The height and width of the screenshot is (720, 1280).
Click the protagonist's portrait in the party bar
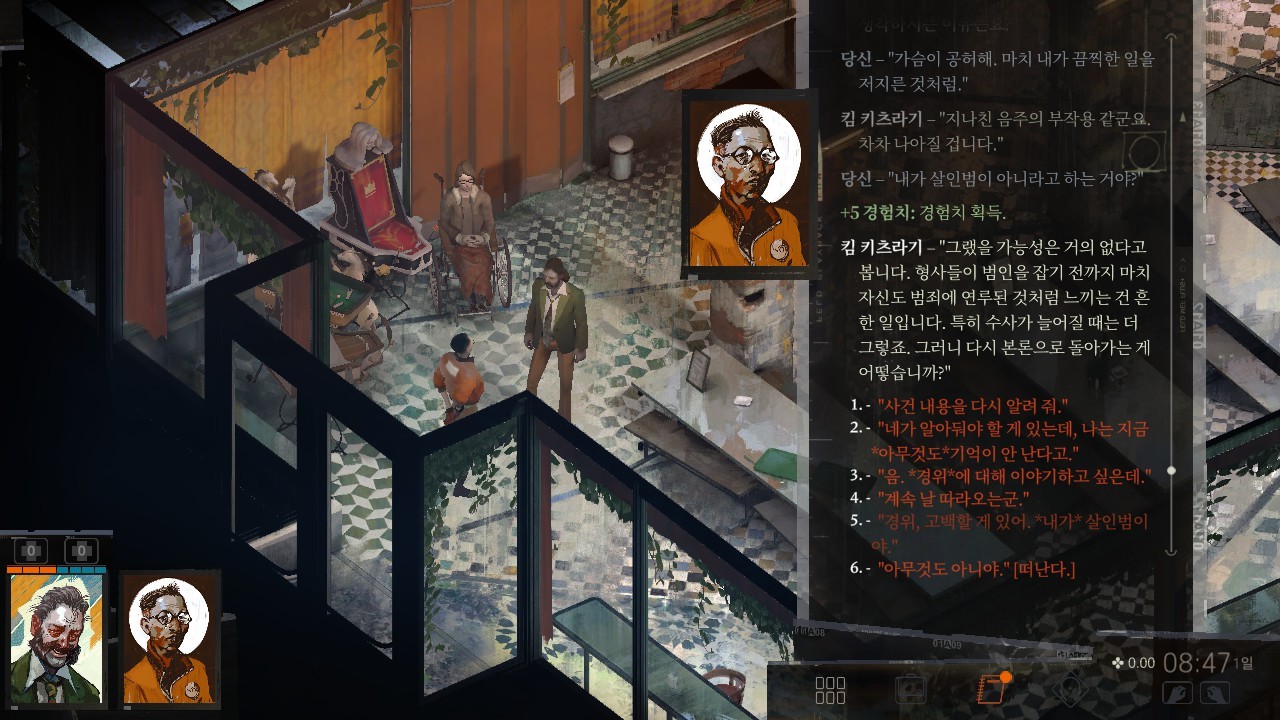click(57, 640)
